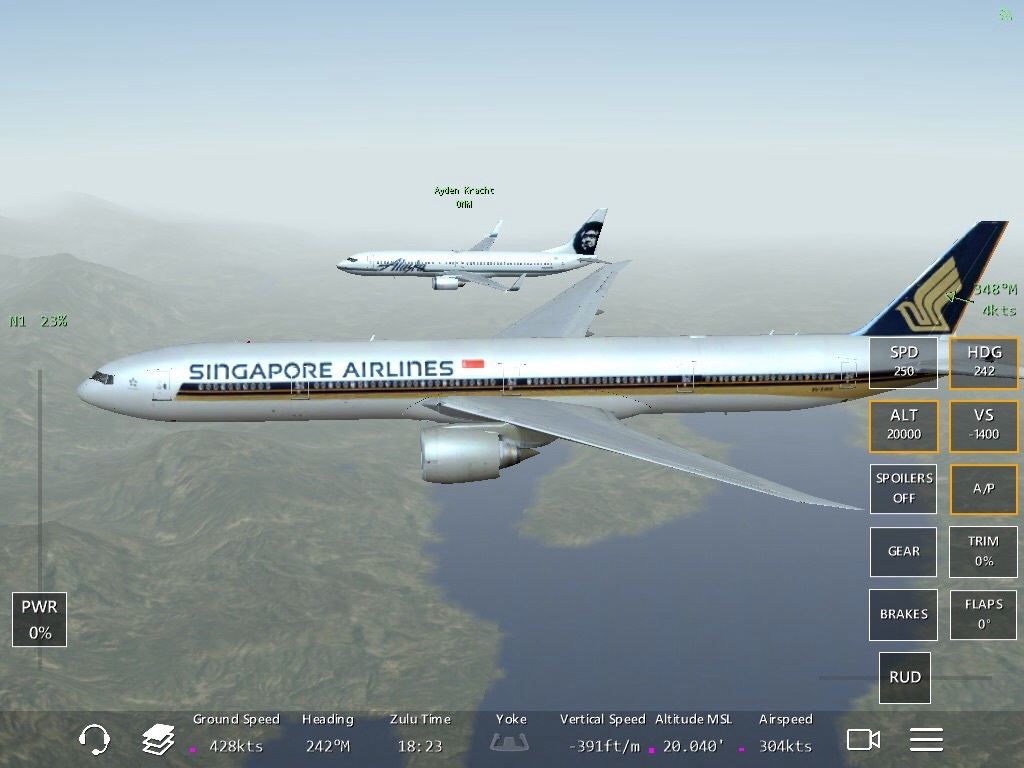The height and width of the screenshot is (768, 1024).
Task: Apply the BRAKES button
Action: [x=903, y=614]
